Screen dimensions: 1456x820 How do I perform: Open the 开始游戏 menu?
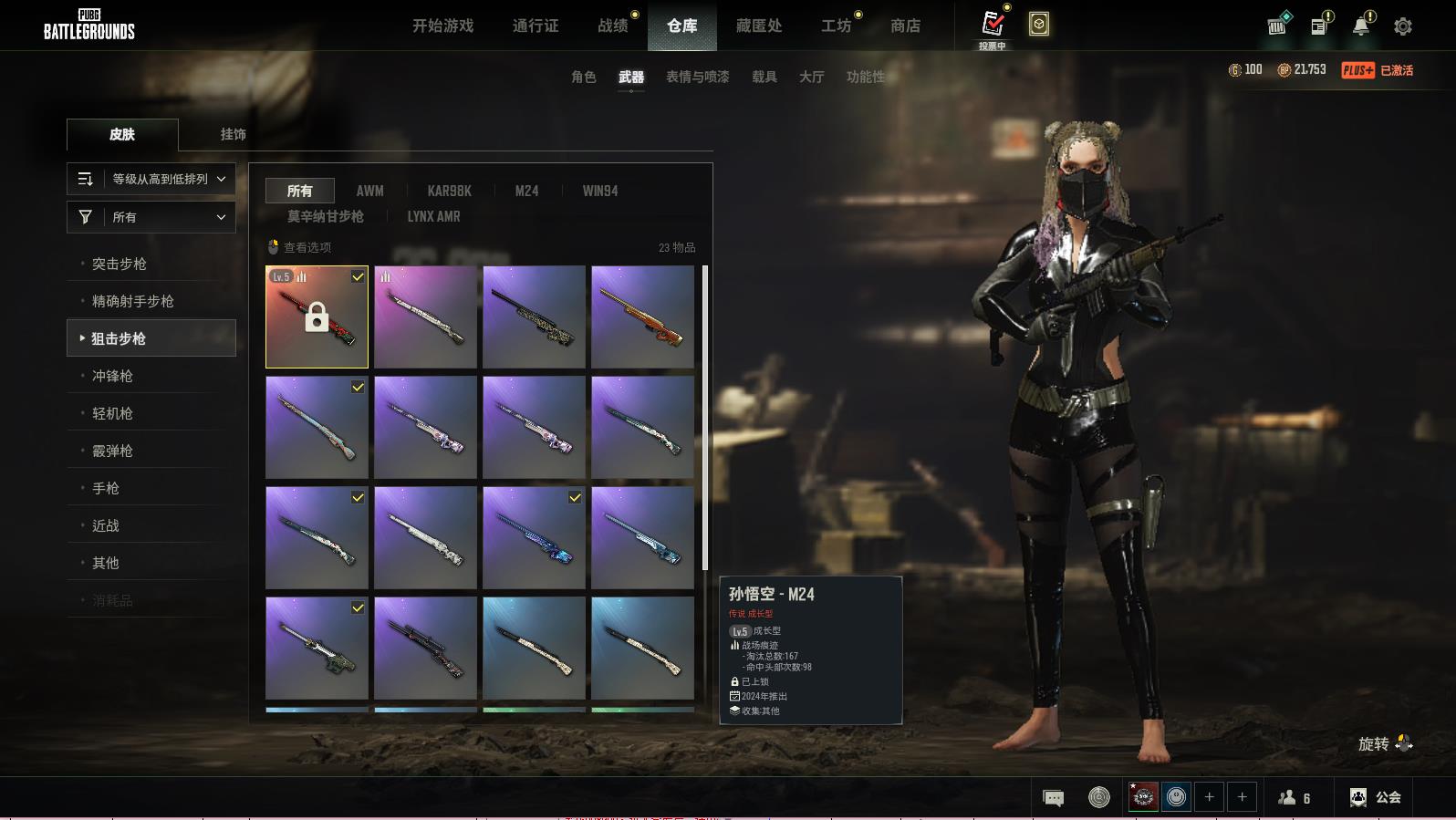pos(442,26)
